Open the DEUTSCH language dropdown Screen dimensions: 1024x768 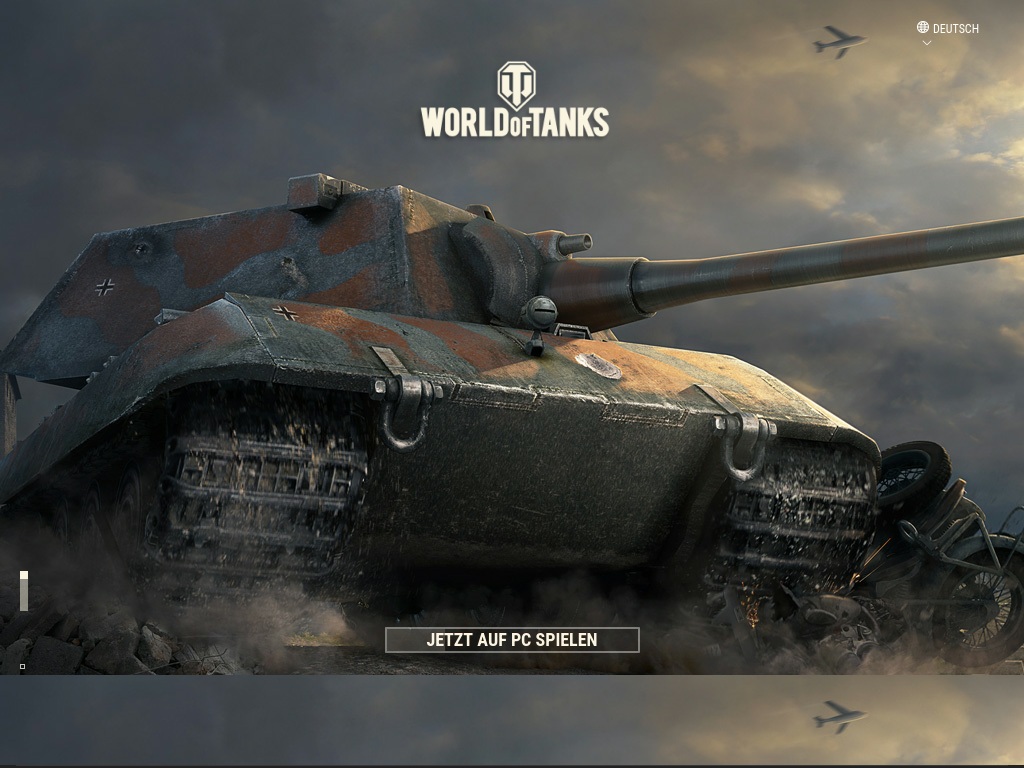coord(948,29)
